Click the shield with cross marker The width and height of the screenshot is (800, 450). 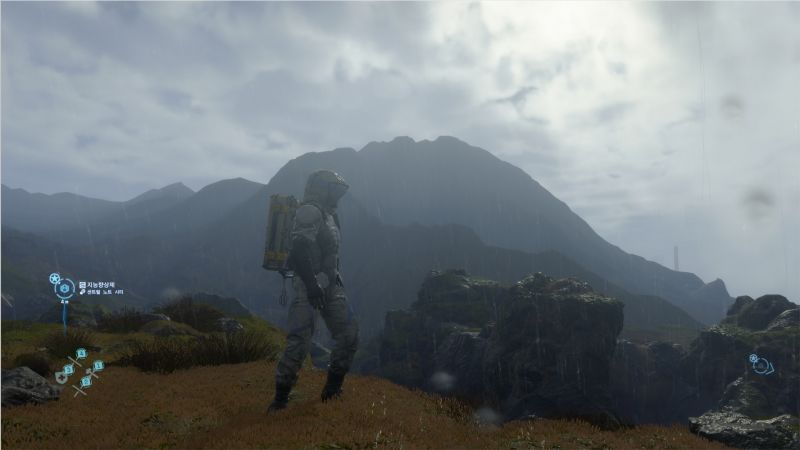62,379
